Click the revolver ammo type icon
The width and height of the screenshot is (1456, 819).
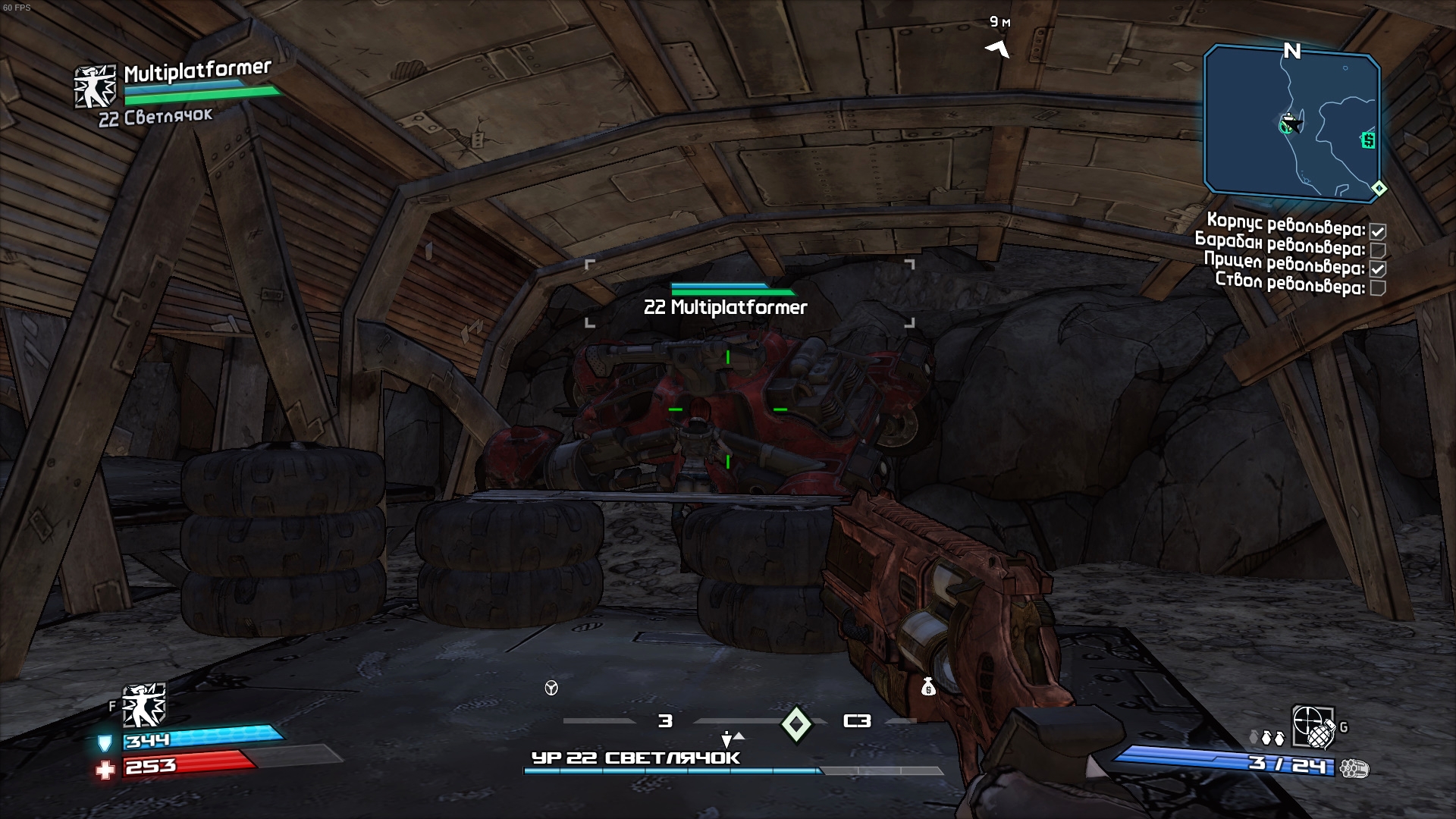(1354, 769)
